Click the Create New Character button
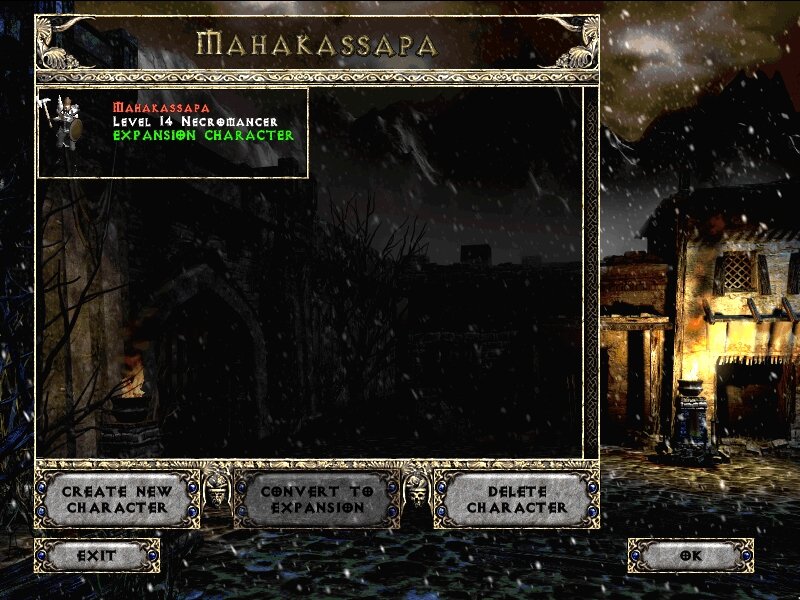The height and width of the screenshot is (600, 800). tap(117, 499)
